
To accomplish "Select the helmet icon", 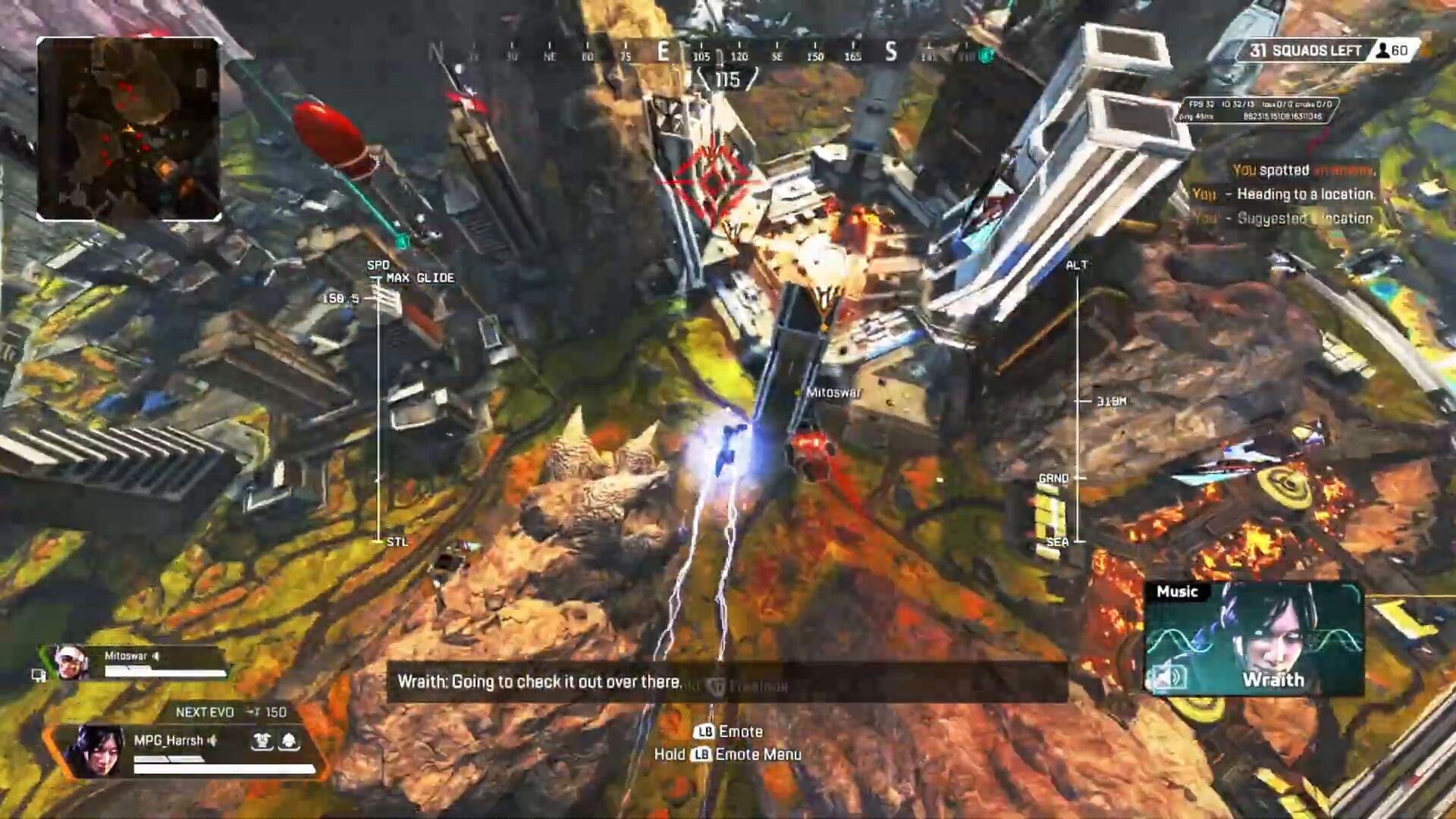I will coord(289,741).
